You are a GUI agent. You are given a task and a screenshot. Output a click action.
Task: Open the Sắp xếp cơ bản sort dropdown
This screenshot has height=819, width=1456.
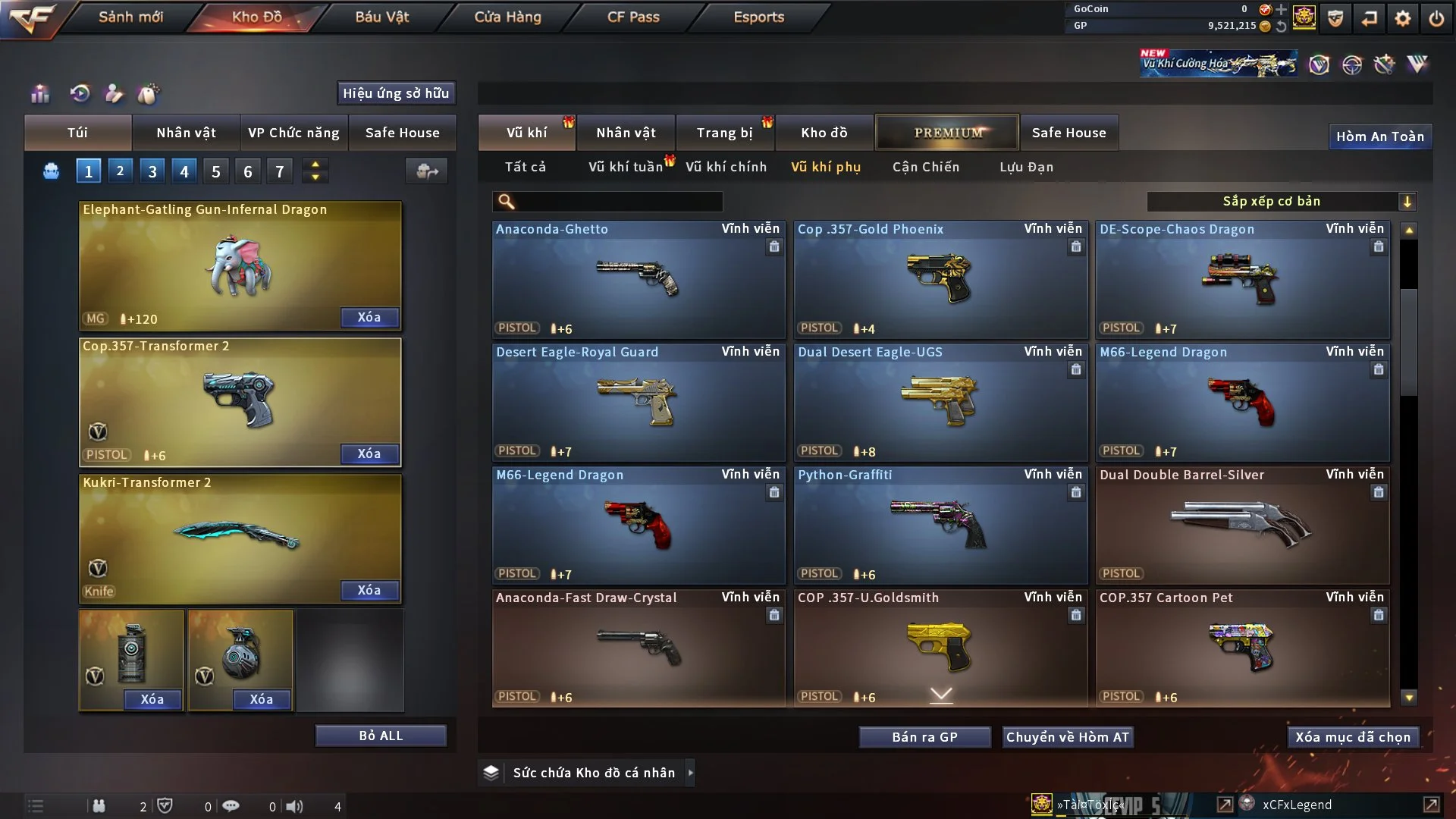pyautogui.click(x=1281, y=201)
